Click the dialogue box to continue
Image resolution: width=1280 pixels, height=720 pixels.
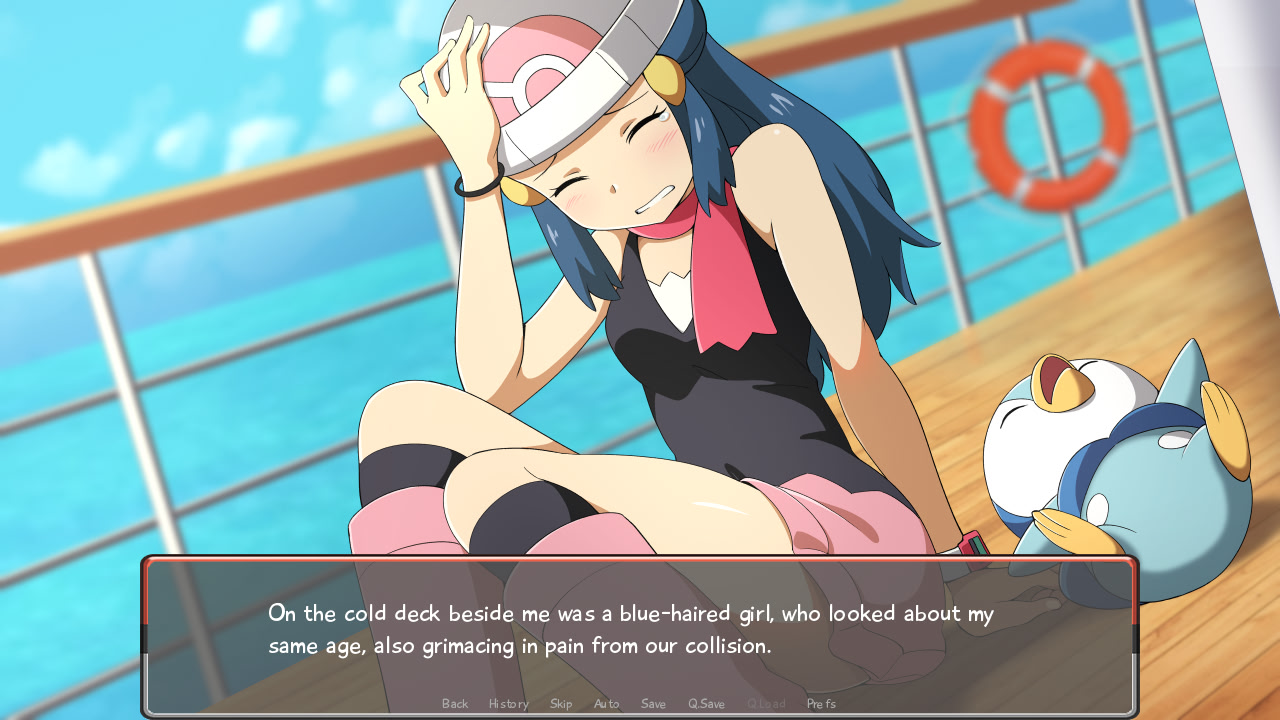[x=640, y=630]
